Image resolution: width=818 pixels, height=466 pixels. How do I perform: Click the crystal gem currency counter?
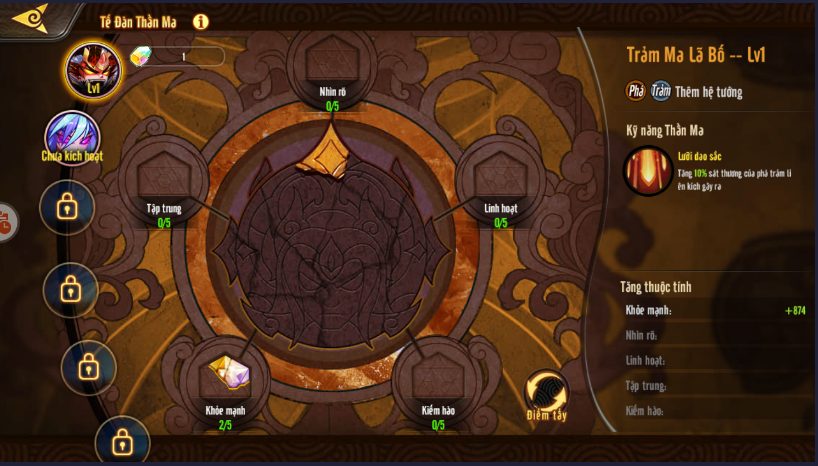pyautogui.click(x=177, y=56)
